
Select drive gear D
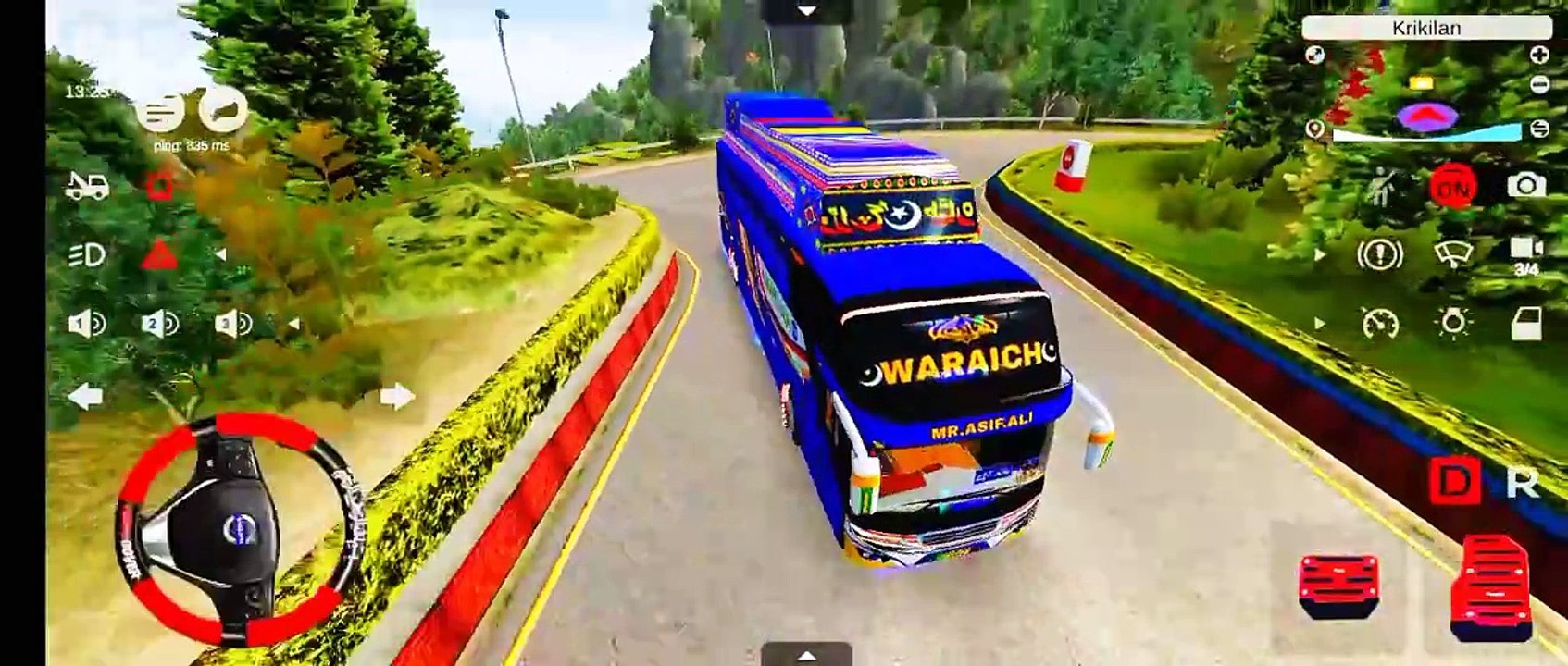[1453, 482]
